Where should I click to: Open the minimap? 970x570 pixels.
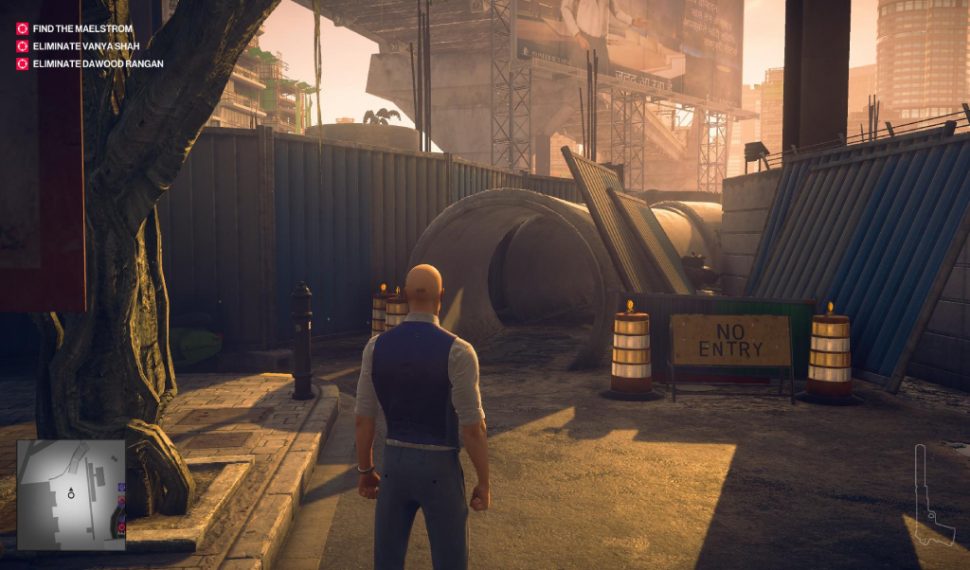click(x=71, y=495)
